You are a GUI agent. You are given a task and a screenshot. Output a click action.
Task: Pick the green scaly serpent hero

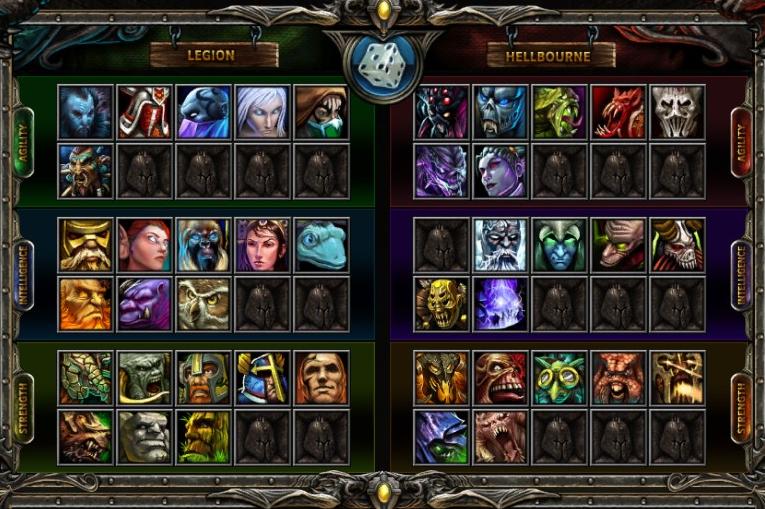click(x=85, y=378)
